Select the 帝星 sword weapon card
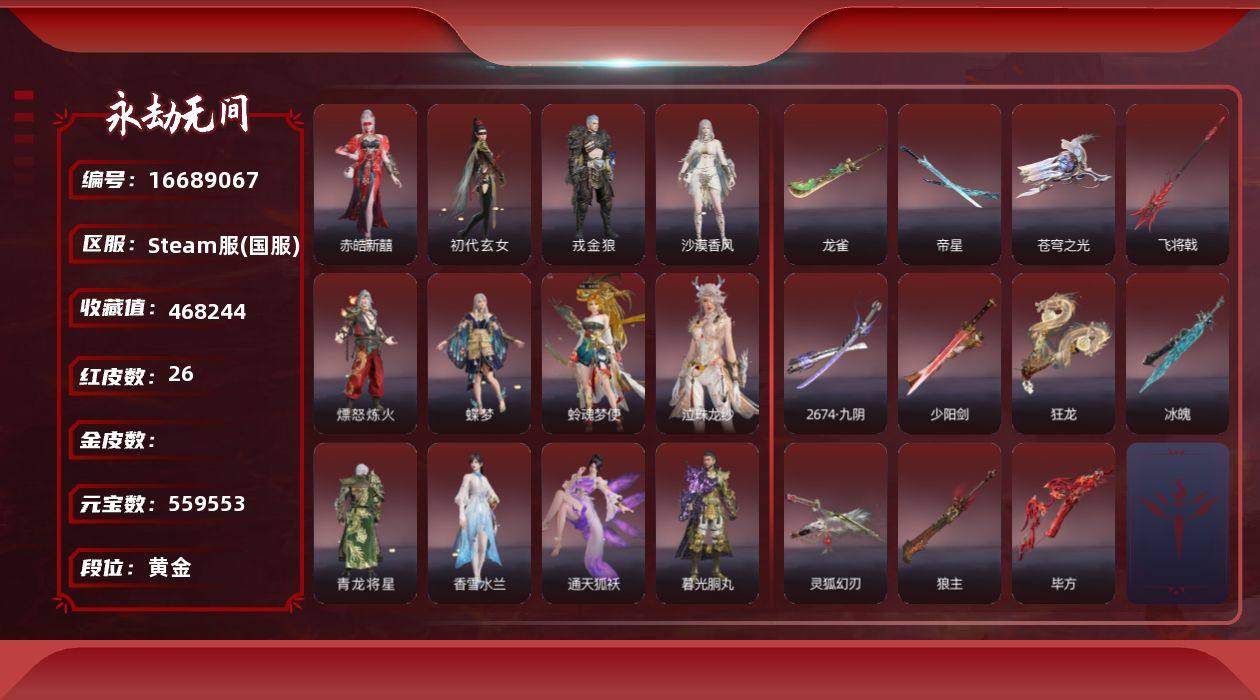 pos(949,184)
